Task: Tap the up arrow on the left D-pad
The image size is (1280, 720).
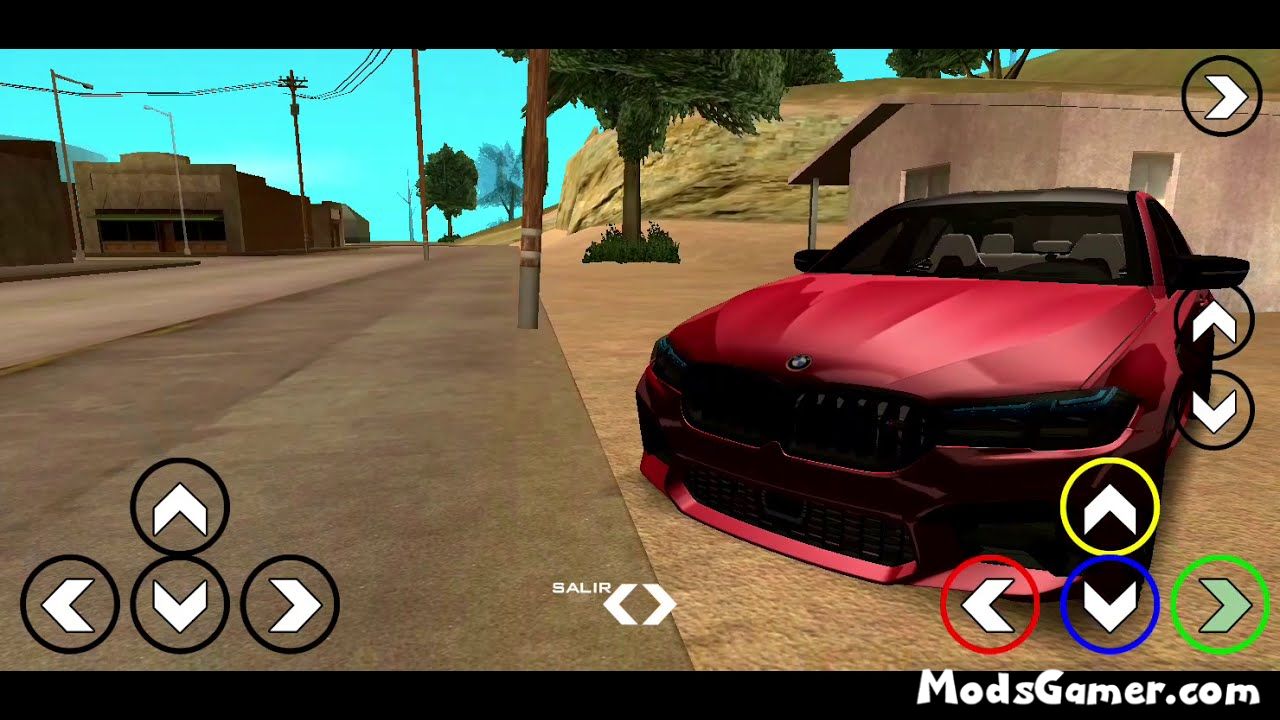Action: pos(180,505)
